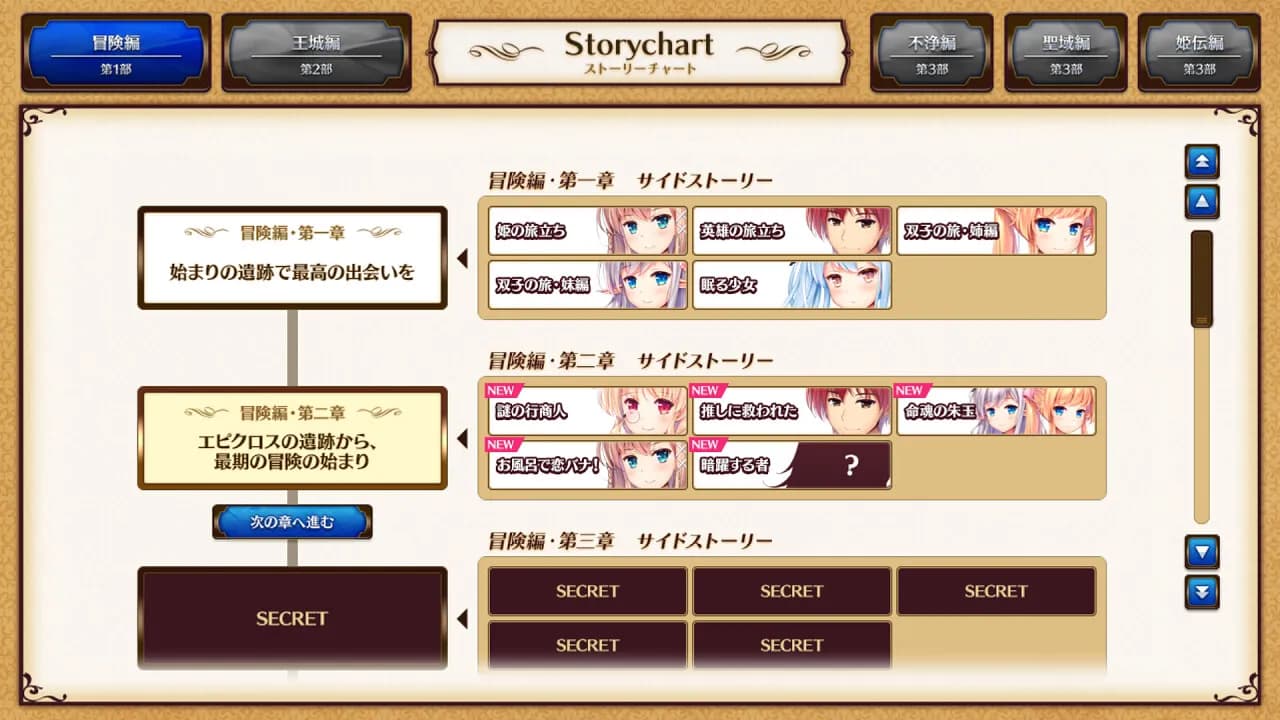The width and height of the screenshot is (1280, 720).
Task: Select the 冒険編・第一章 chapter panel
Action: [291, 257]
